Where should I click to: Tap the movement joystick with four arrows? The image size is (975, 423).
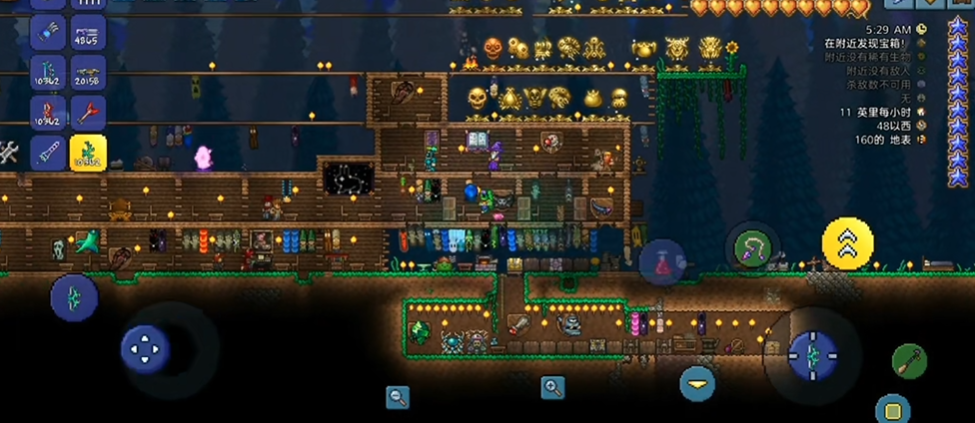pyautogui.click(x=145, y=349)
